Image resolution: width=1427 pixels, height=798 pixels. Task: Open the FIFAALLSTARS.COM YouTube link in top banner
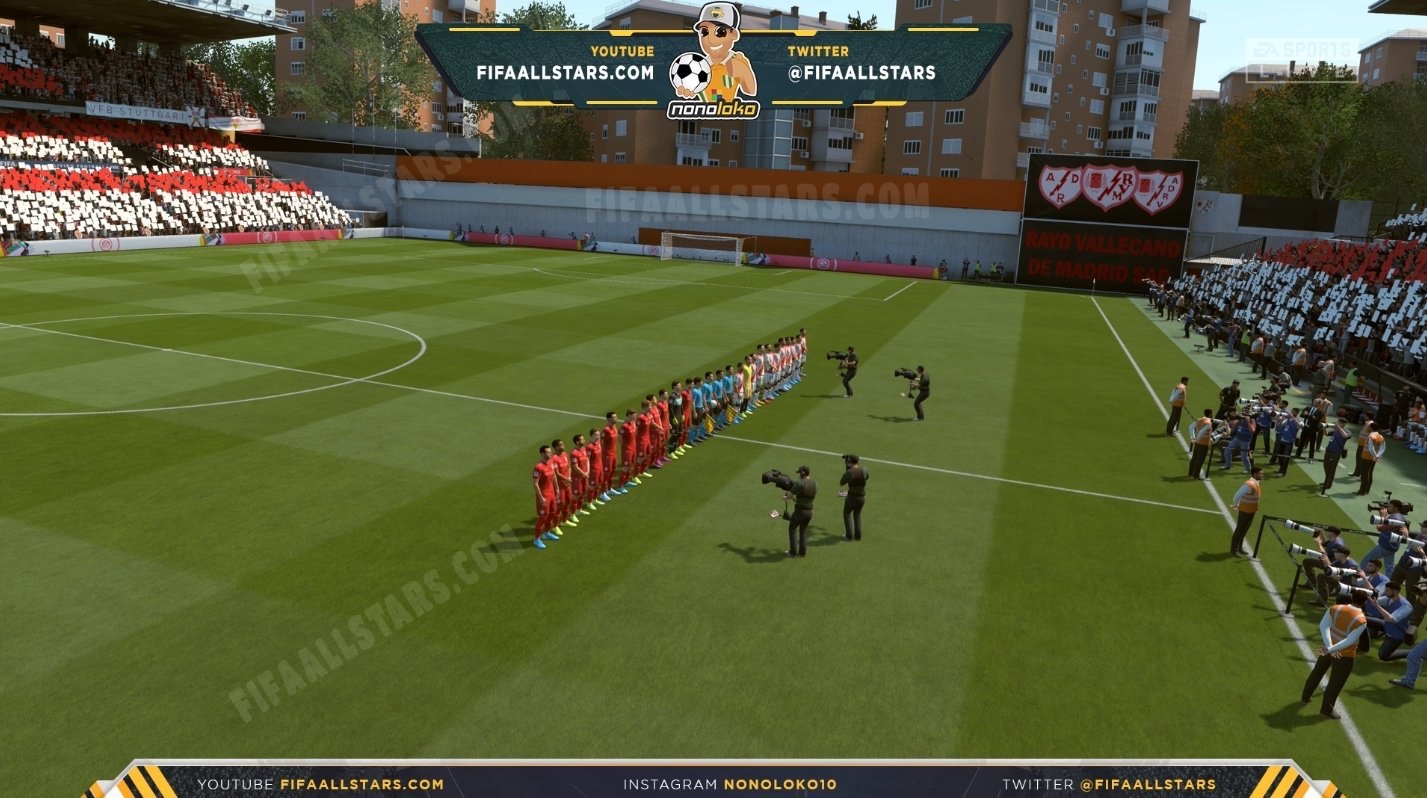point(565,73)
